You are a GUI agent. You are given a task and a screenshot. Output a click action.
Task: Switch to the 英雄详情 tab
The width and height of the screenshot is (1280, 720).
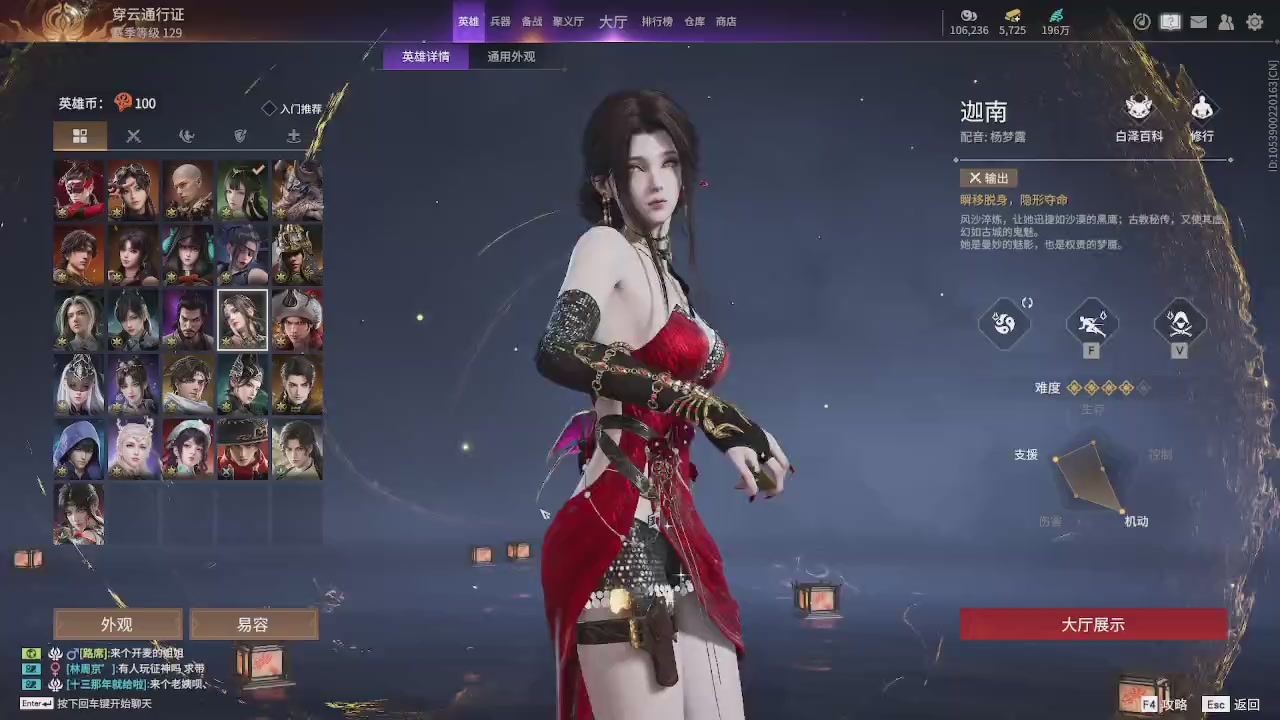pyautogui.click(x=425, y=57)
